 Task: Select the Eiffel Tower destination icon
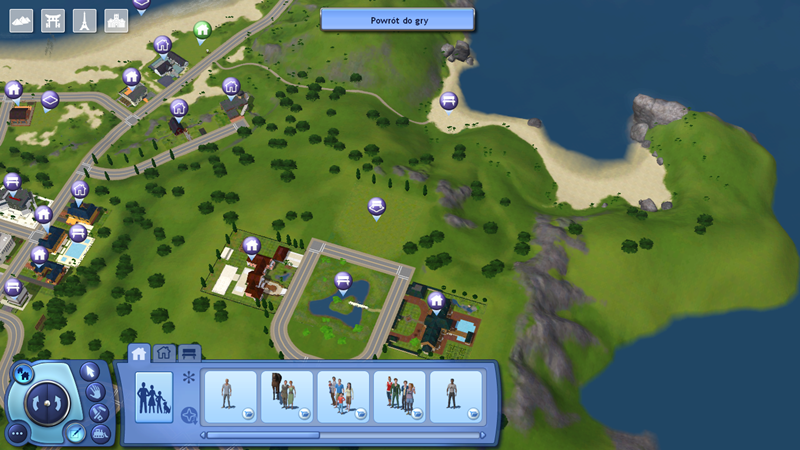[x=85, y=20]
